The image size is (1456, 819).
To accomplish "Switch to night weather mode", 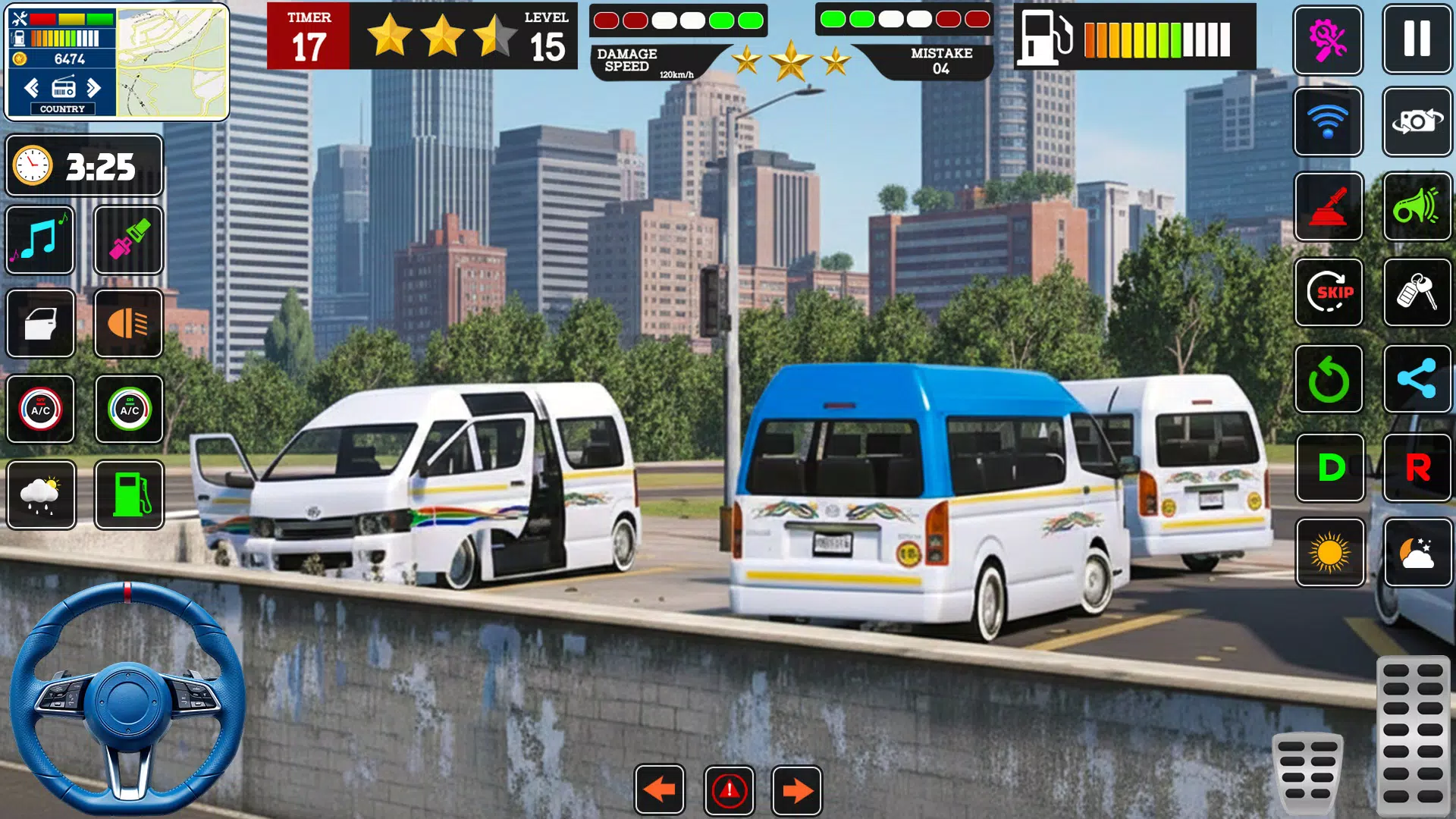I will point(1417,553).
